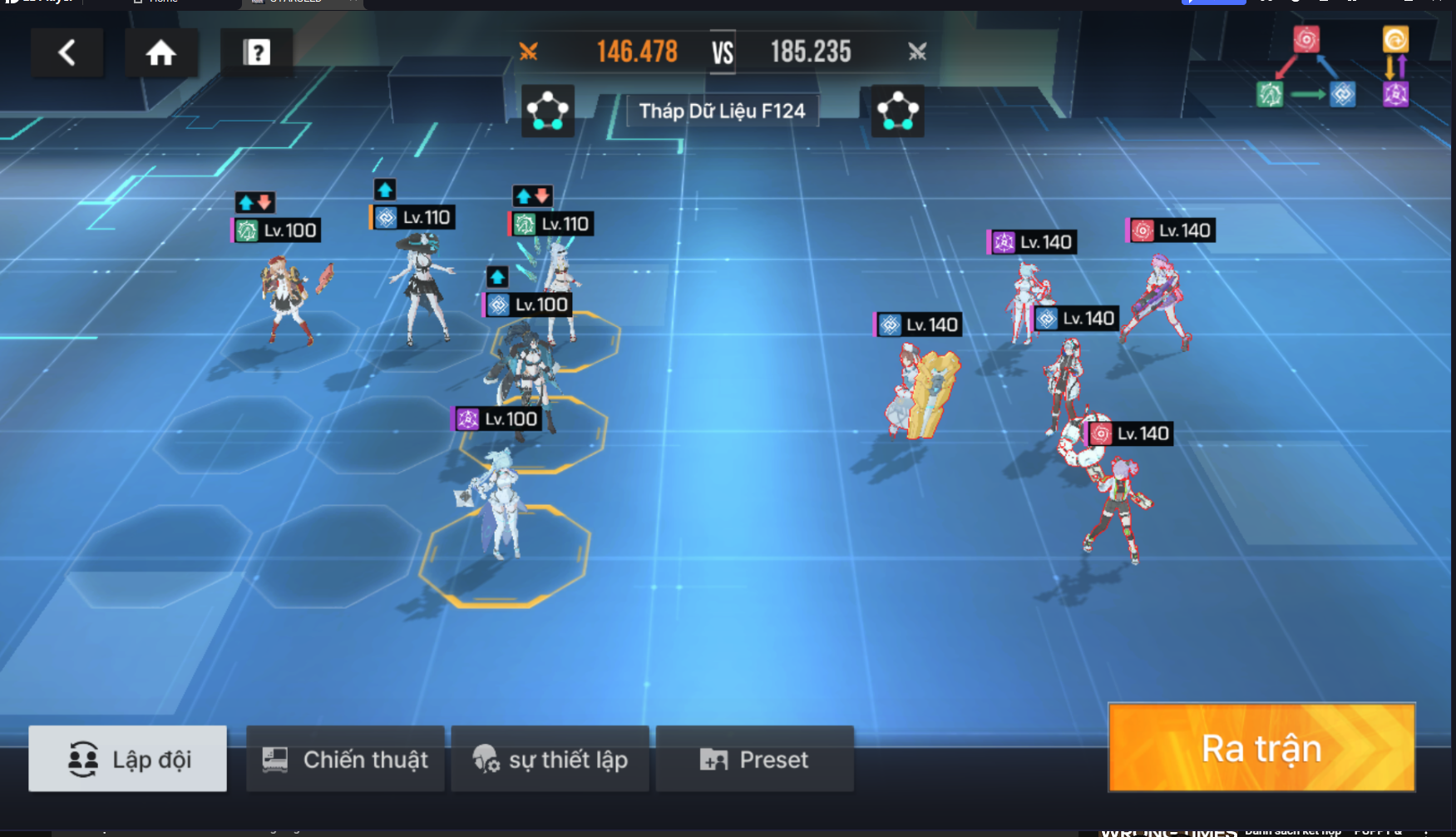The height and width of the screenshot is (837, 1456).
Task: Open the Preset menu
Action: pyautogui.click(x=754, y=759)
